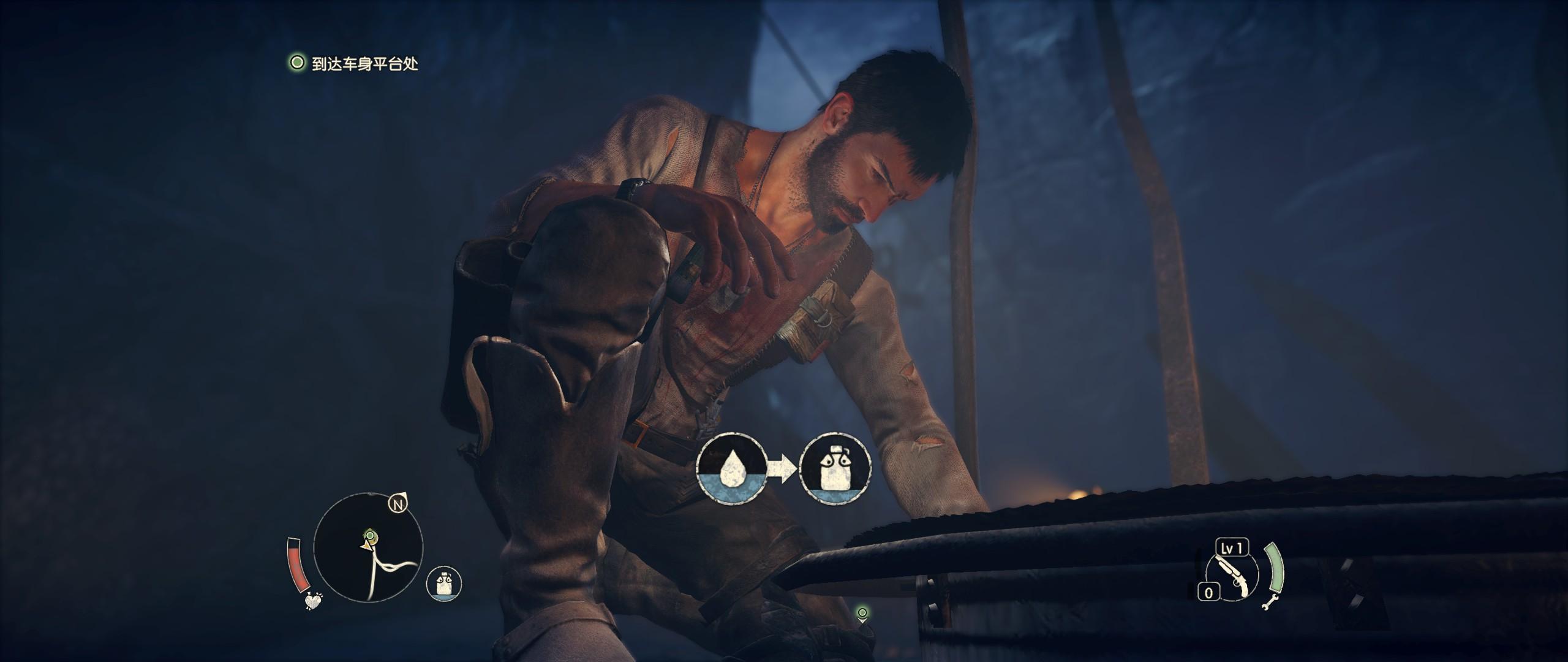Open the circular minimap
This screenshot has width=1568, height=662.
point(368,547)
